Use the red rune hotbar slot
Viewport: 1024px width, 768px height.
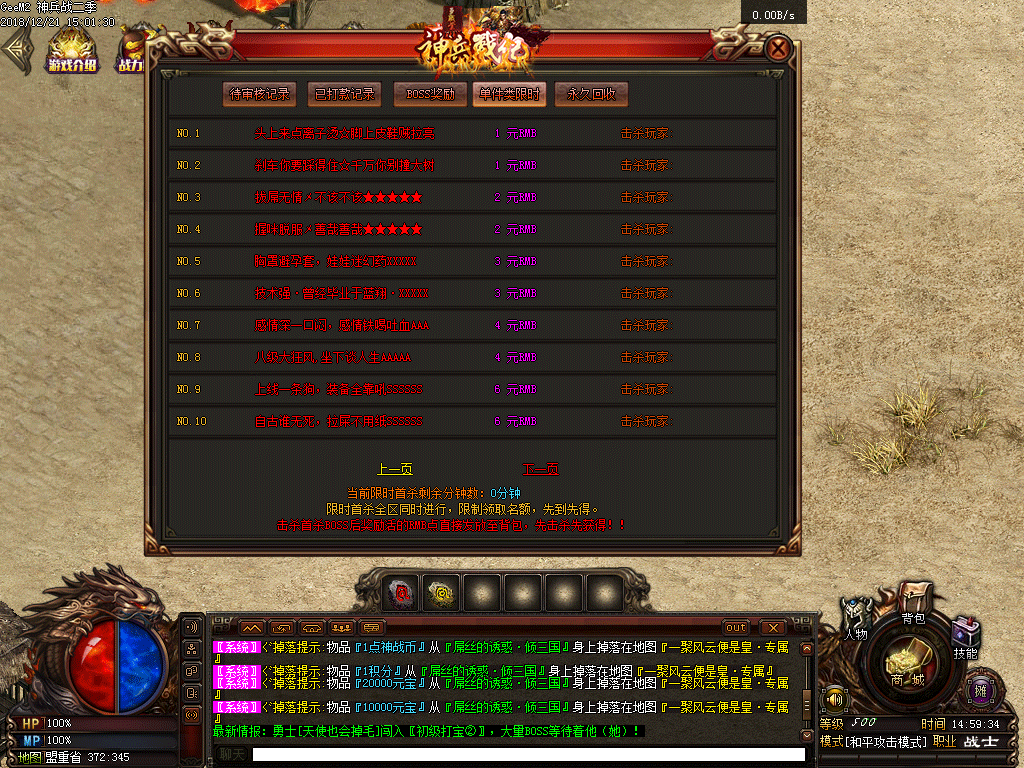403,592
